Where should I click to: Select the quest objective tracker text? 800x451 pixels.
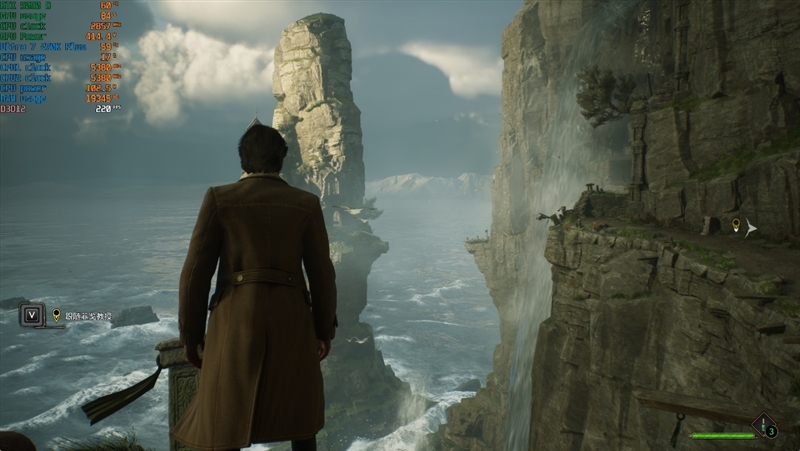pos(88,316)
